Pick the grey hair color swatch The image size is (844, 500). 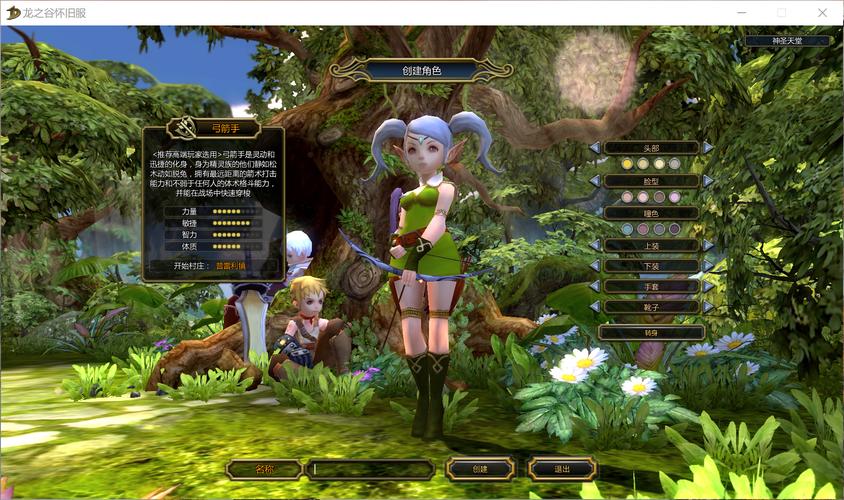click(675, 163)
